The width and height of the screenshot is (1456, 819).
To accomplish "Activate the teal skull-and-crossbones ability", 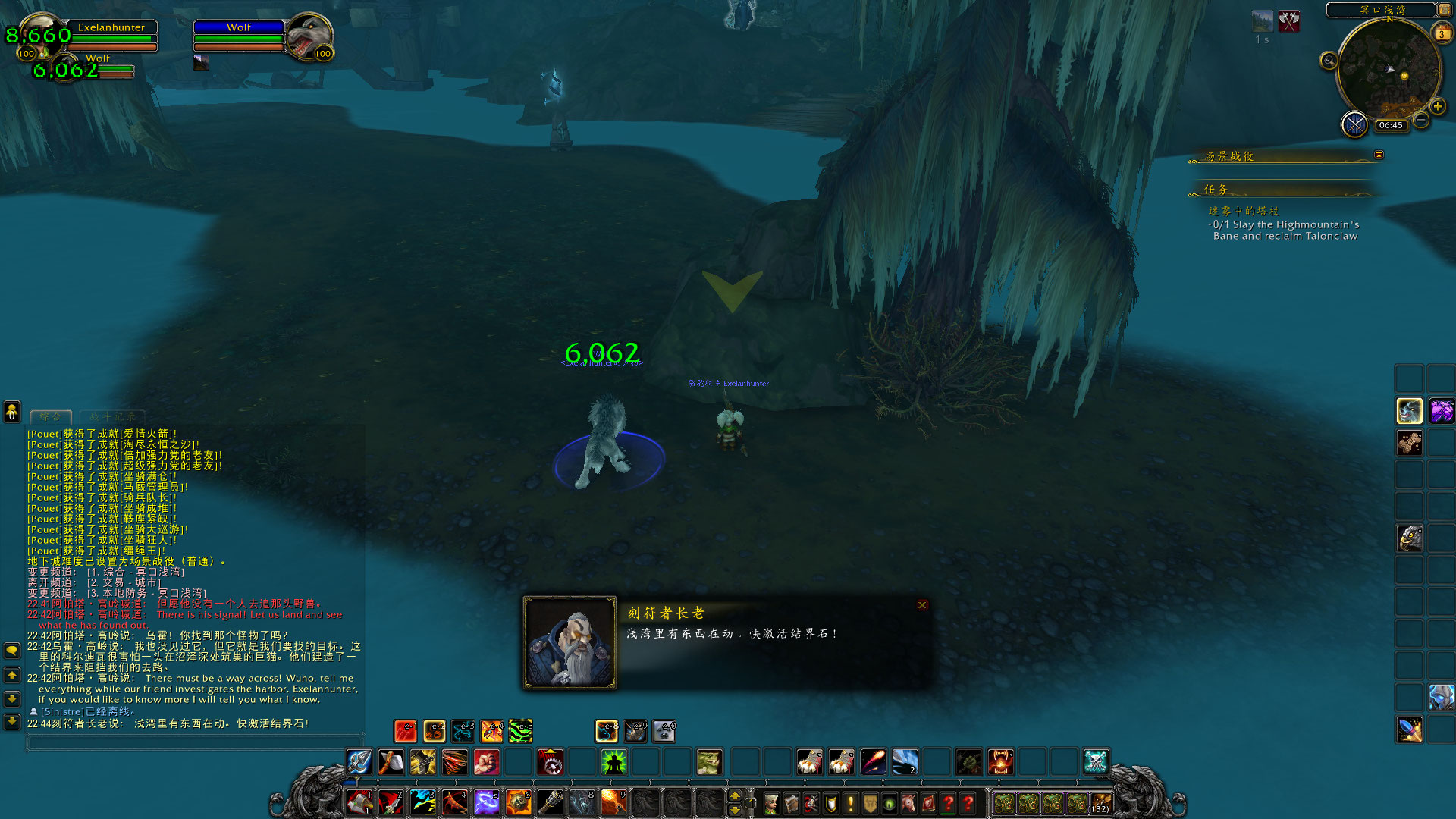I will (1096, 762).
